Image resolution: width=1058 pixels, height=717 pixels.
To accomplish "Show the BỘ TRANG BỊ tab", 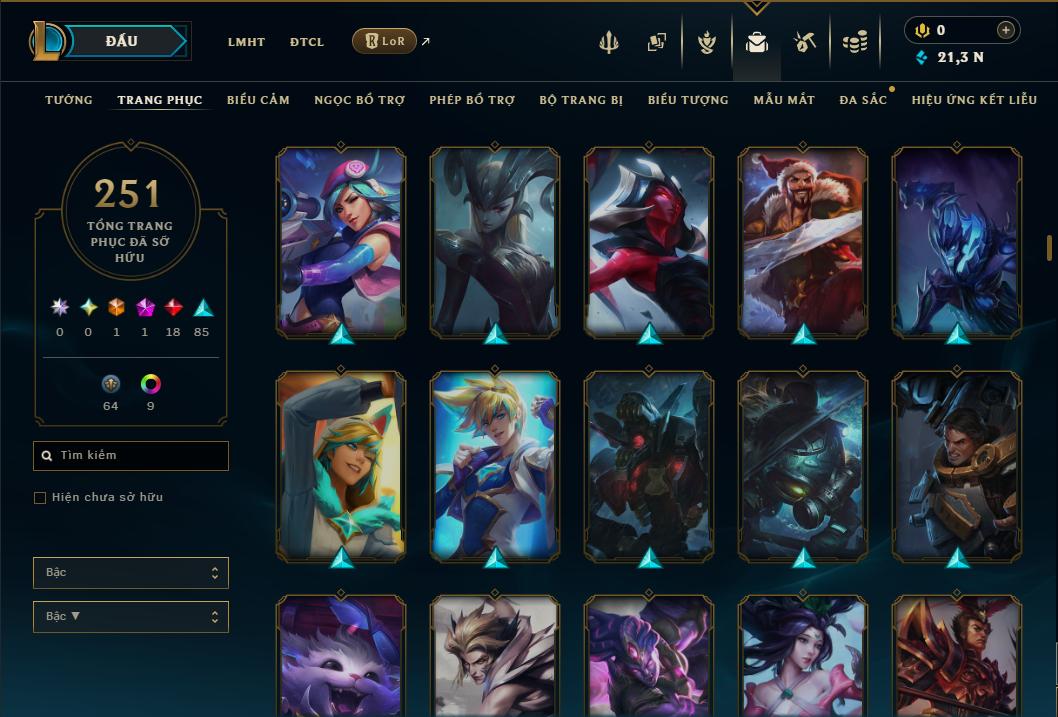I will point(581,100).
